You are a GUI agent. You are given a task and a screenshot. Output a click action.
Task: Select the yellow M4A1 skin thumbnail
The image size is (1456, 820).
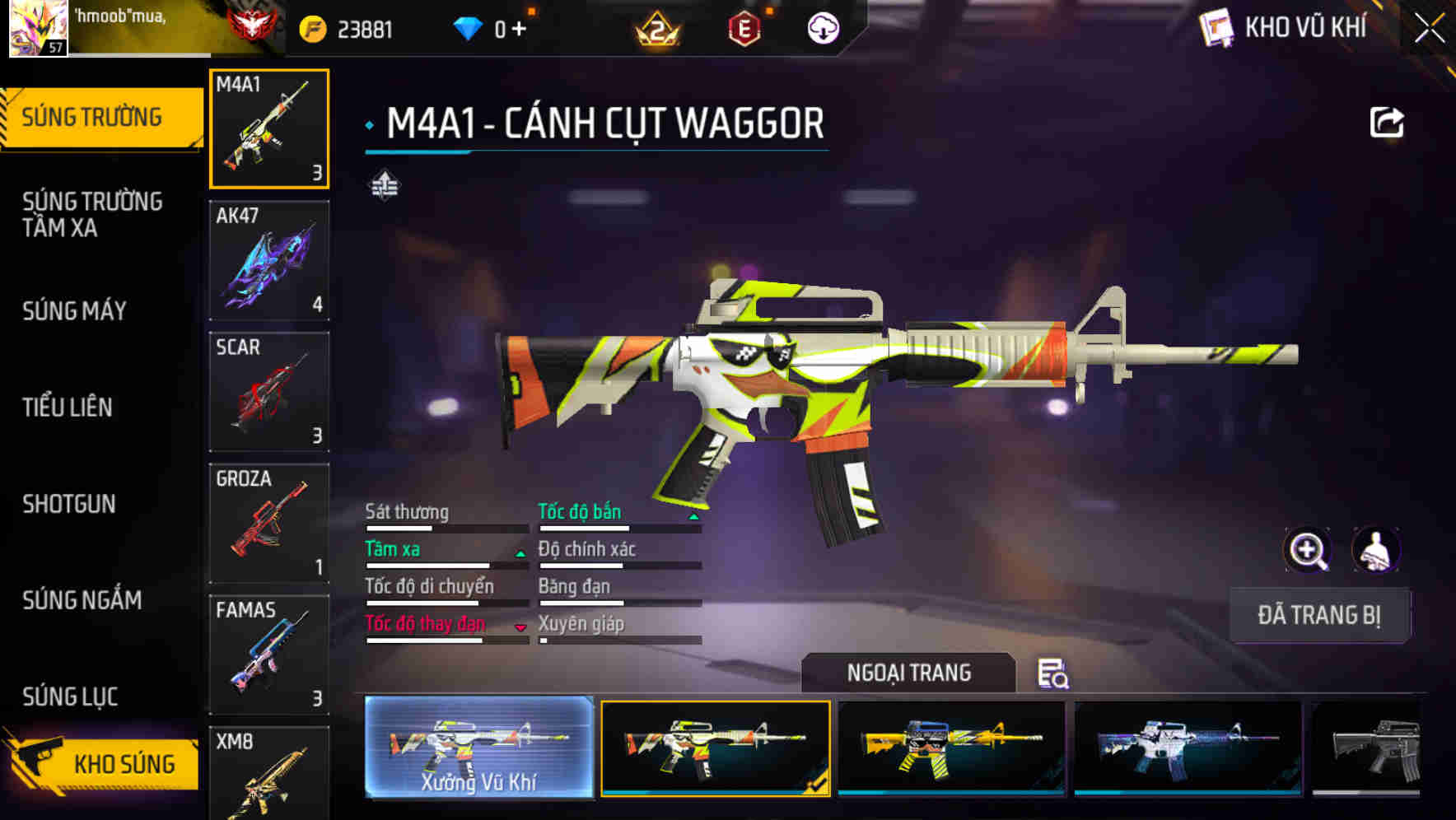pyautogui.click(x=951, y=748)
